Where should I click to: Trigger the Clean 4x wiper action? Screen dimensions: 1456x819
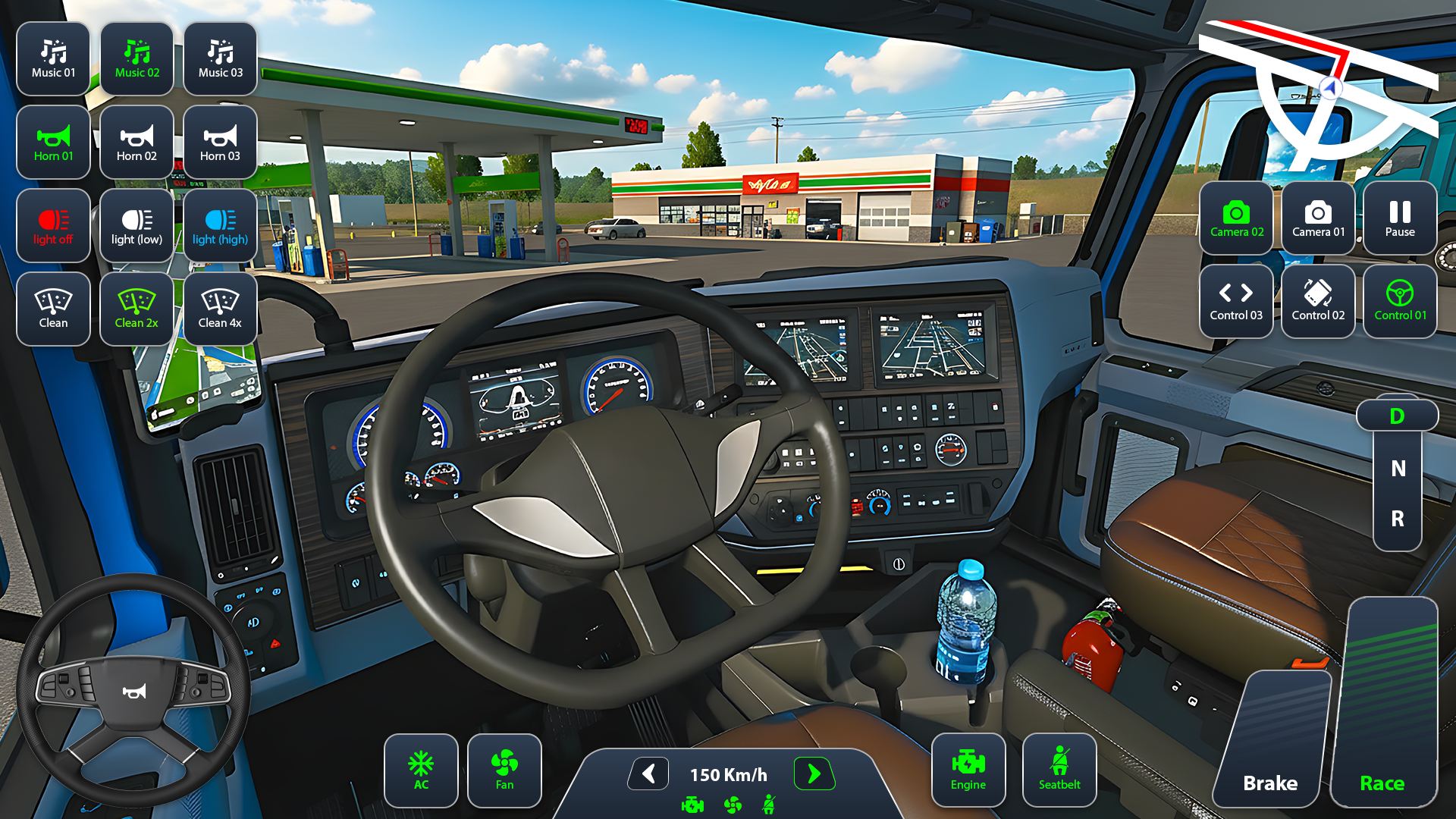[220, 308]
